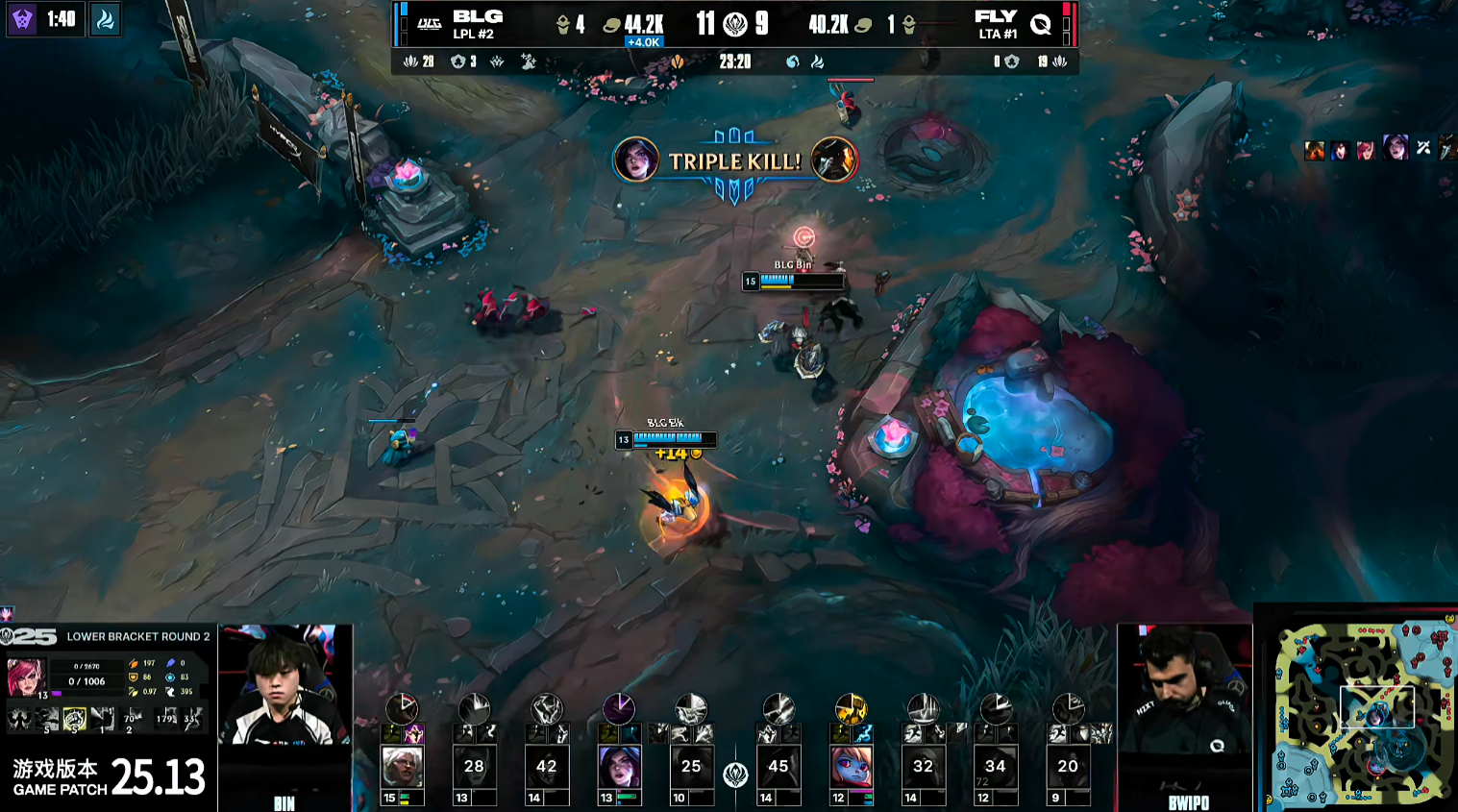Select the dark-haired champion portrait at level 13
The width and height of the screenshot is (1458, 812).
click(619, 767)
